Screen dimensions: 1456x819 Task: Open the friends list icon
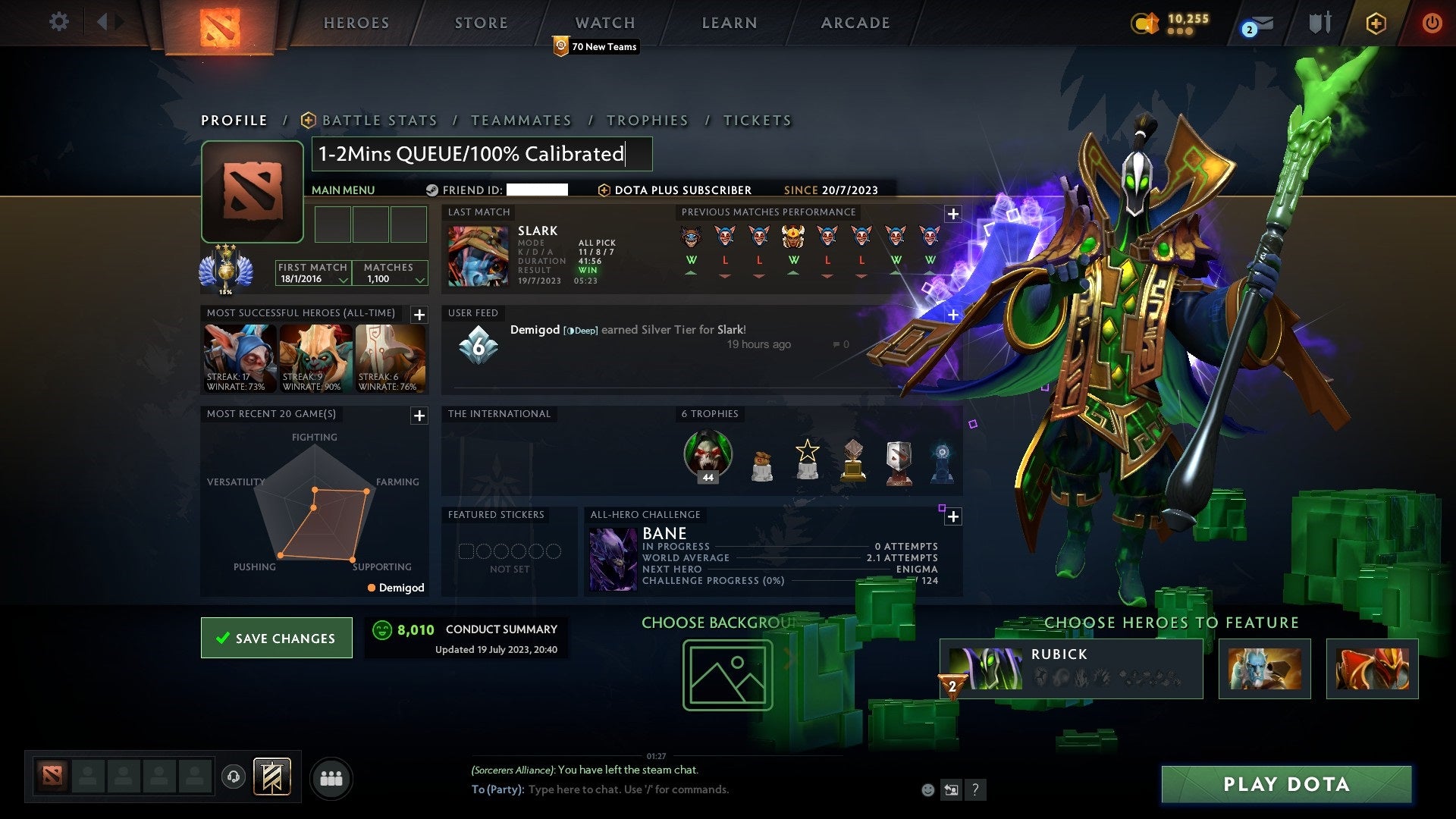[331, 777]
